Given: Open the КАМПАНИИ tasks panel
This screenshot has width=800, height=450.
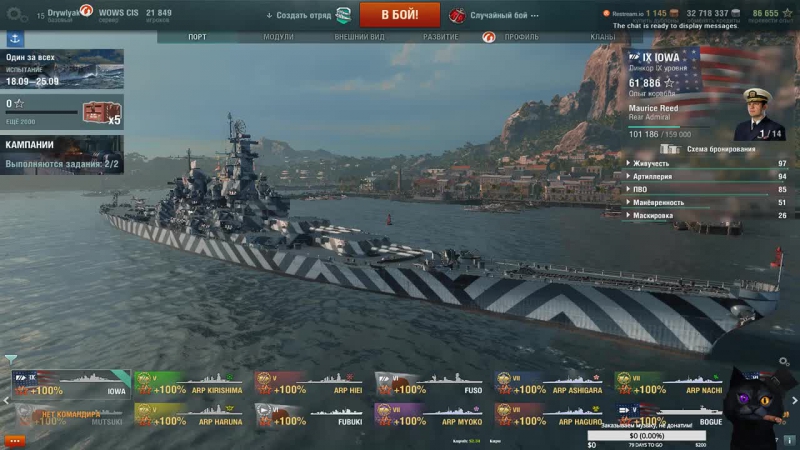Looking at the screenshot, I should (62, 152).
